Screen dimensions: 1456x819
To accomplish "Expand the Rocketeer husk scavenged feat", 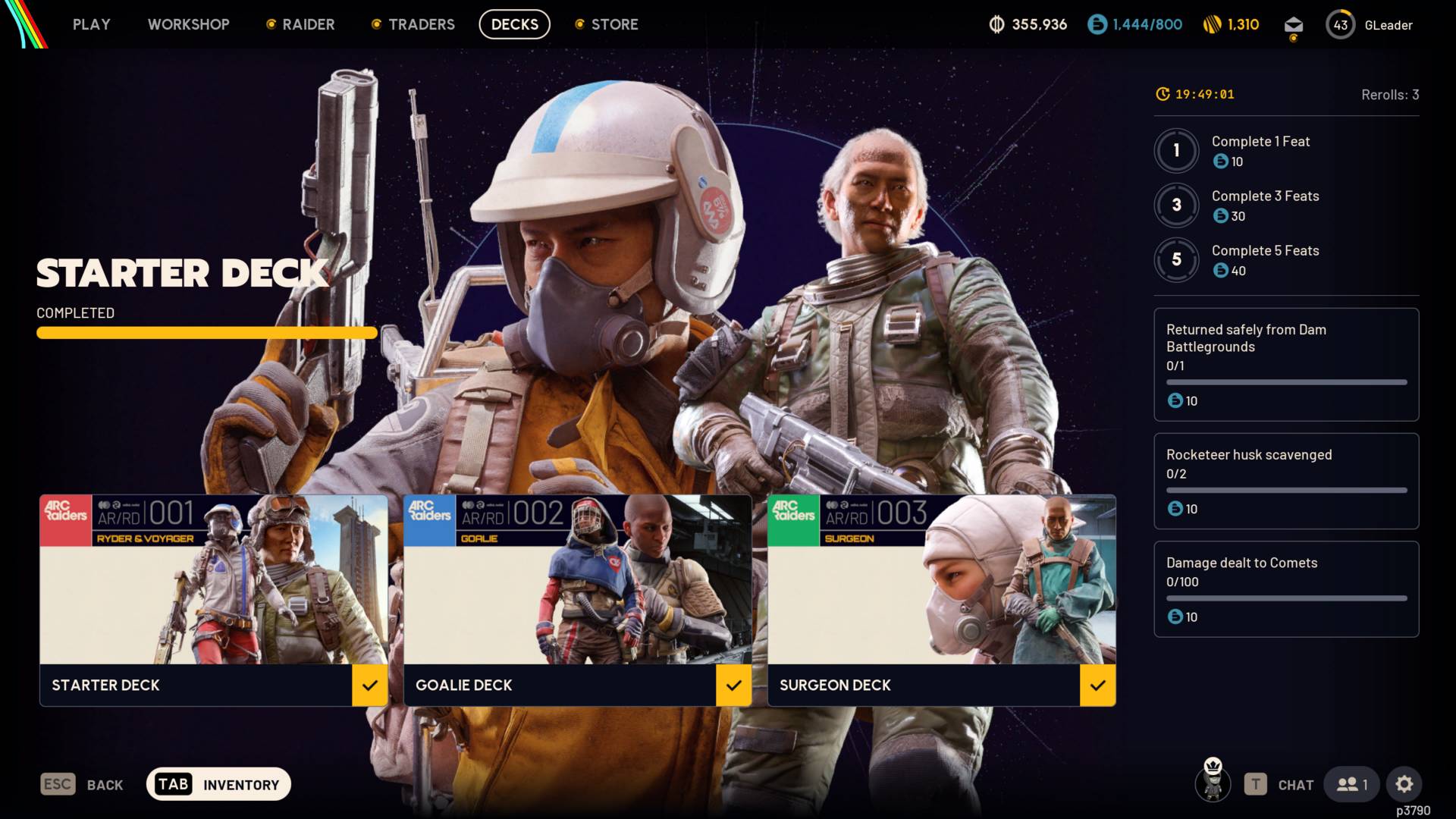I will tap(1286, 482).
